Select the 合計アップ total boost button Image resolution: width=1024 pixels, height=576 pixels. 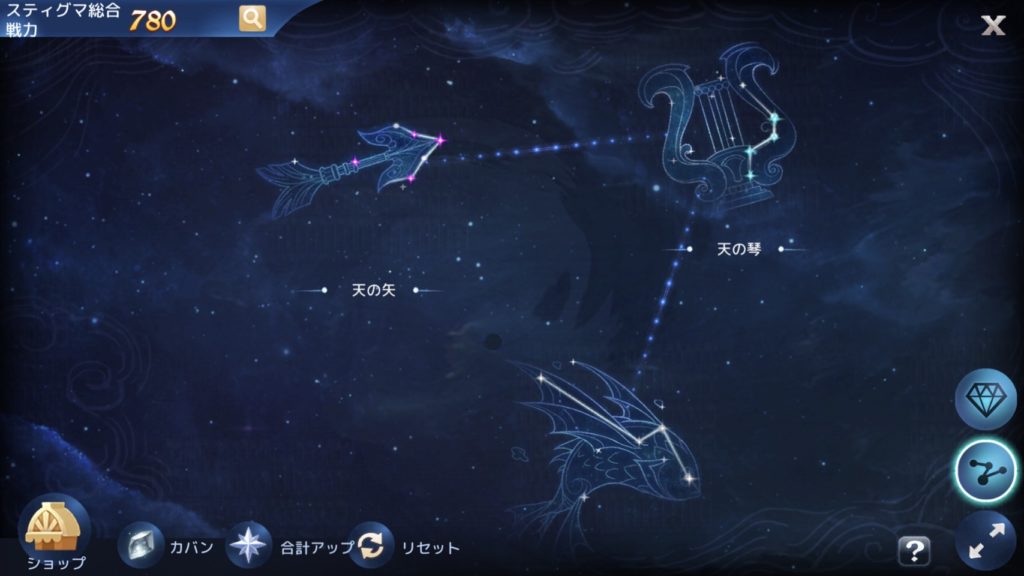248,547
